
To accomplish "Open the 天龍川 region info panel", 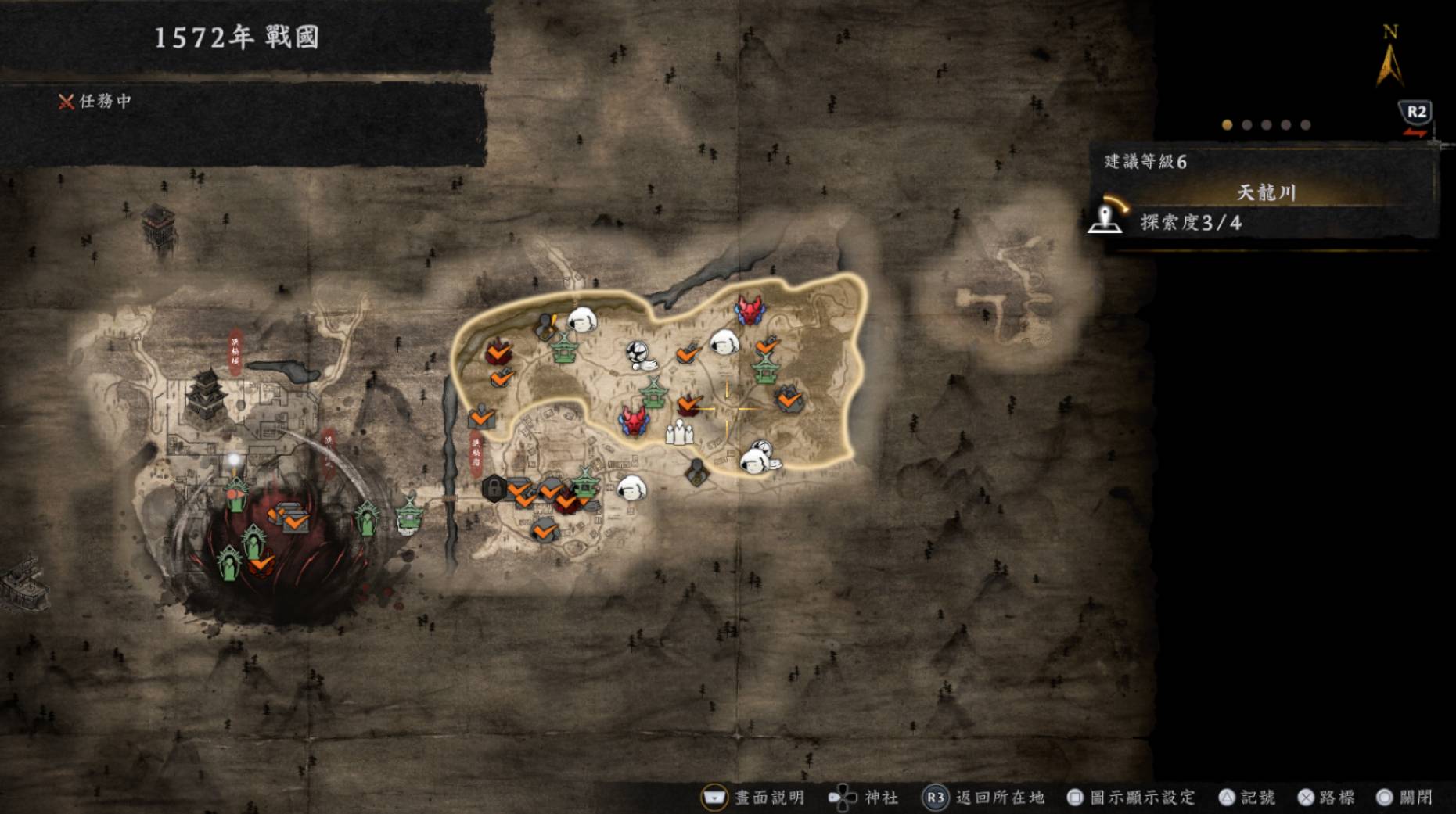I will point(1266,193).
